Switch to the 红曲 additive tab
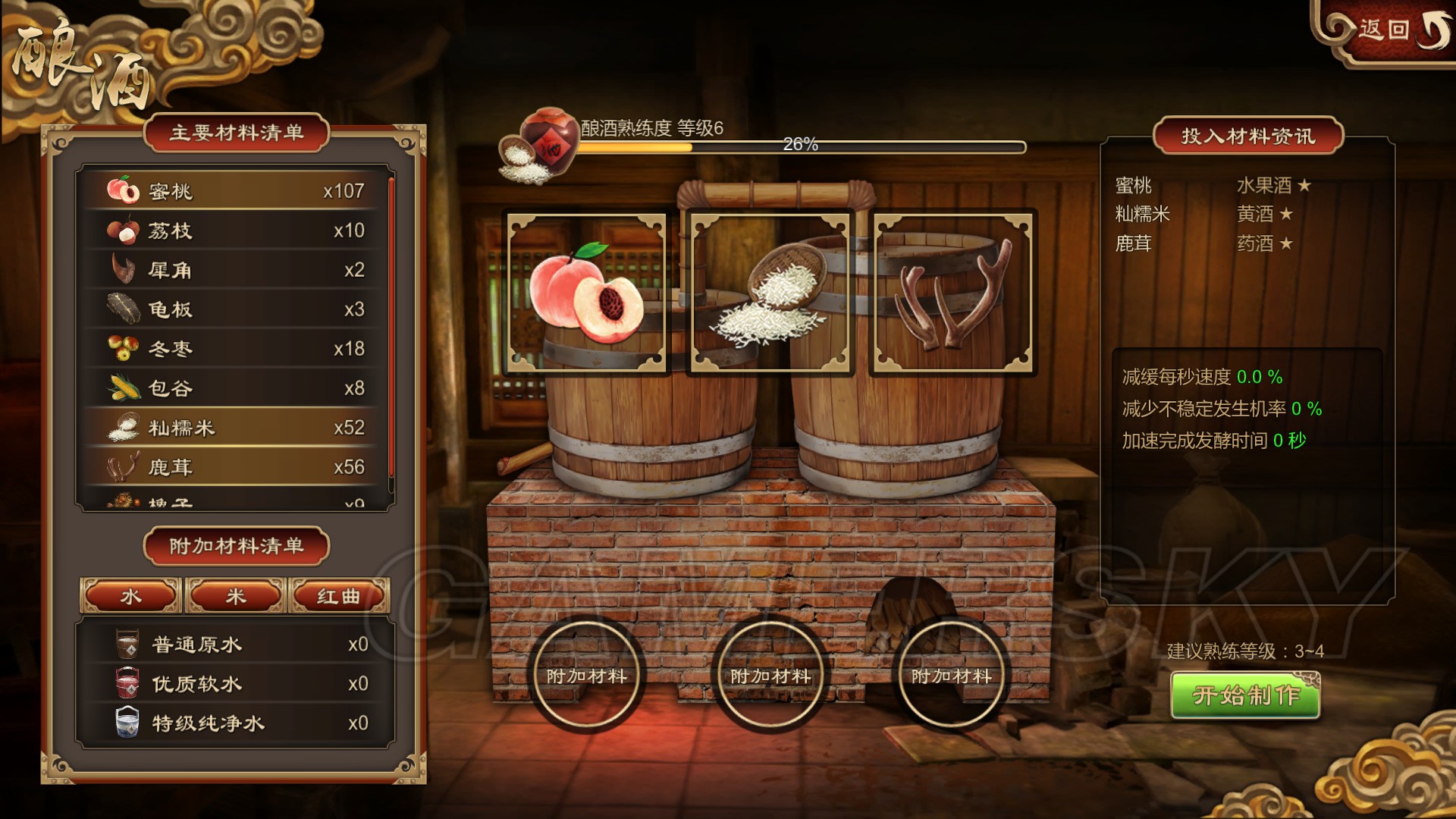The image size is (1456, 819). pos(339,596)
